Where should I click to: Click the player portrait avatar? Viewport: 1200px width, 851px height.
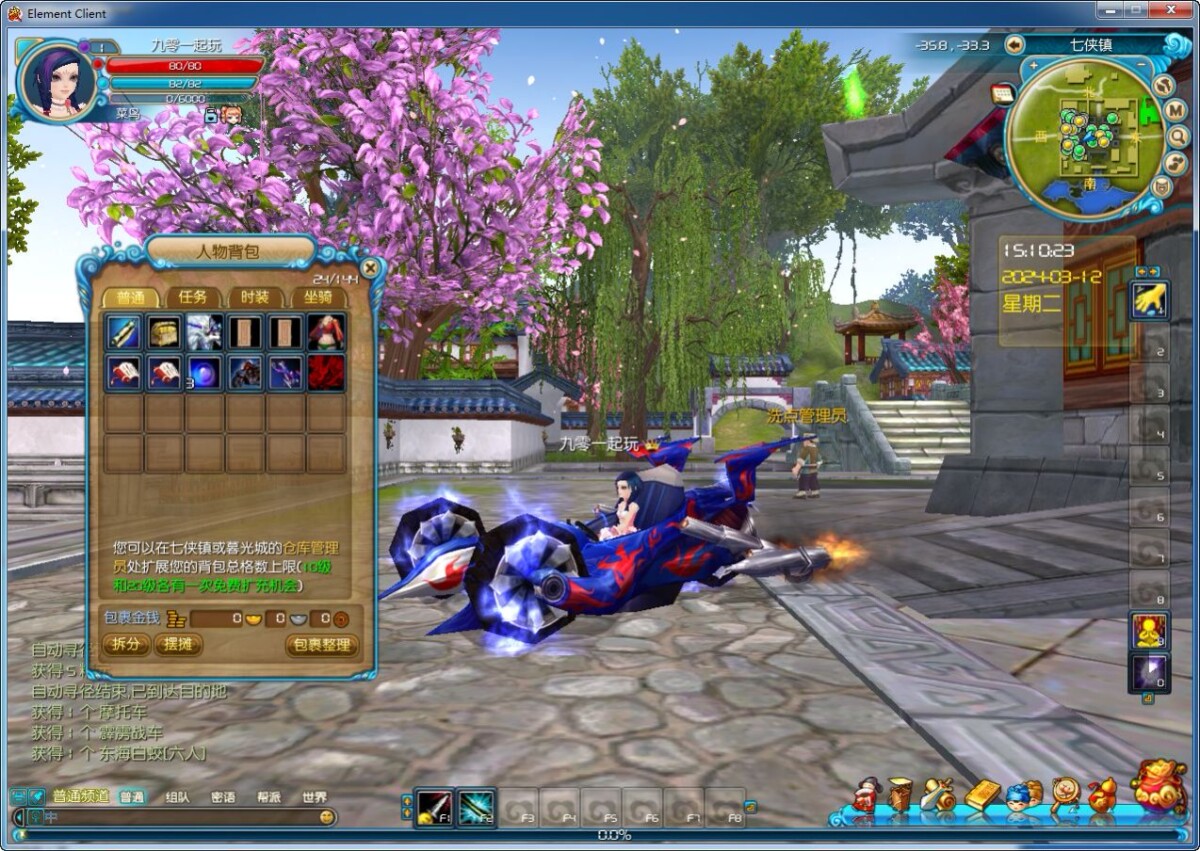[57, 81]
